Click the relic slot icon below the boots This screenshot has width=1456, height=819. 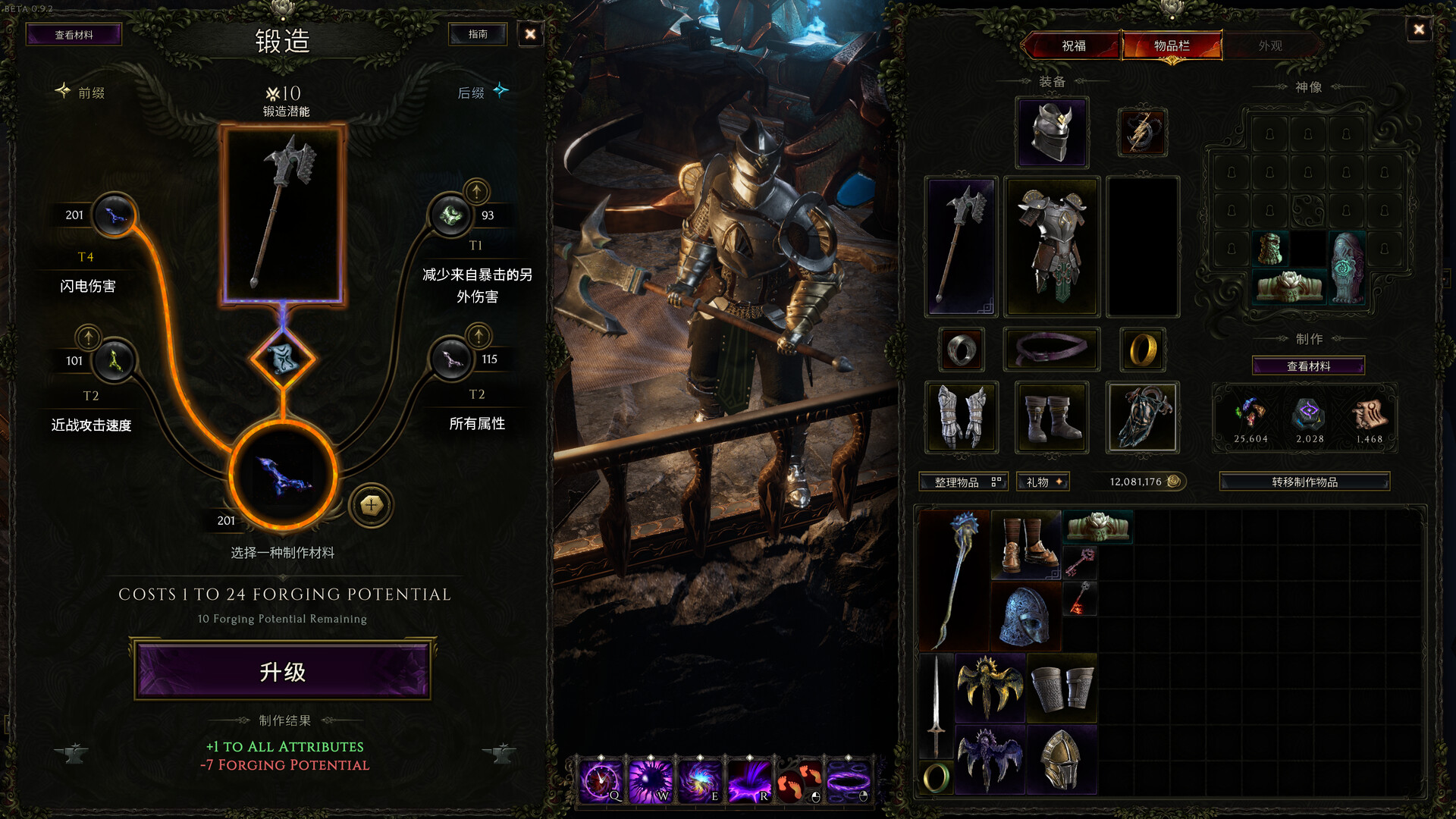click(1143, 416)
